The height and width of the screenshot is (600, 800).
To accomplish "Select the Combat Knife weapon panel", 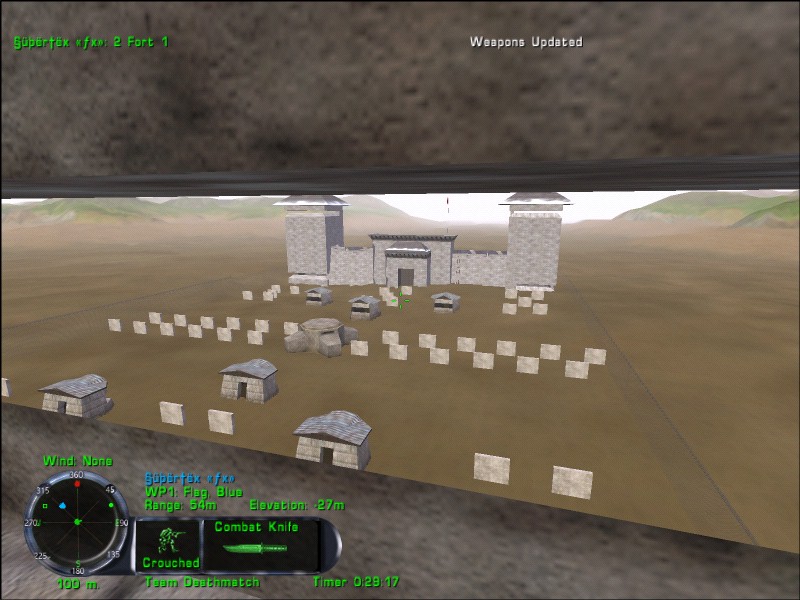I will coord(263,543).
